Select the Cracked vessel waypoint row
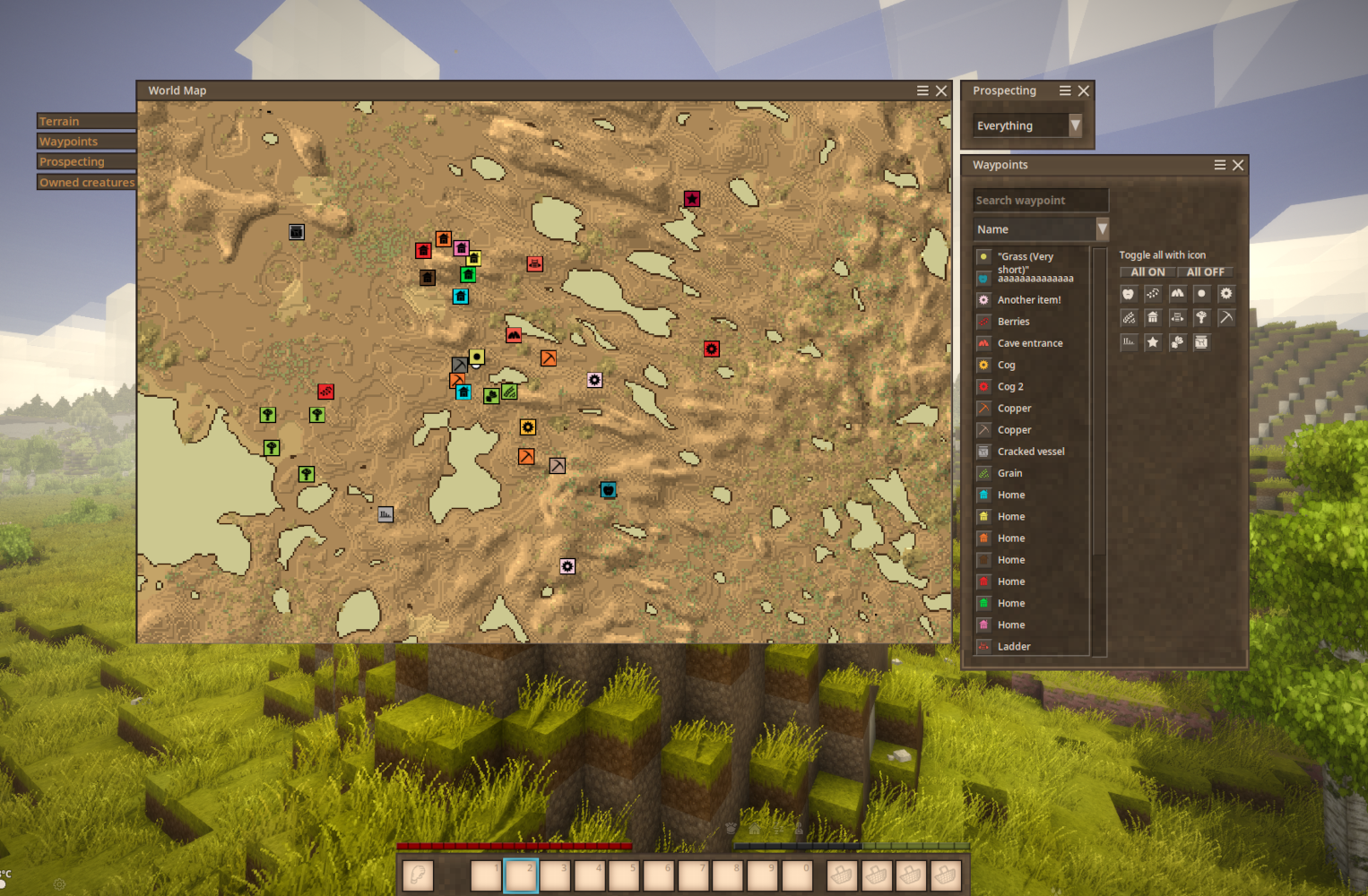This screenshot has height=896, width=1368. pyautogui.click(x=1030, y=452)
